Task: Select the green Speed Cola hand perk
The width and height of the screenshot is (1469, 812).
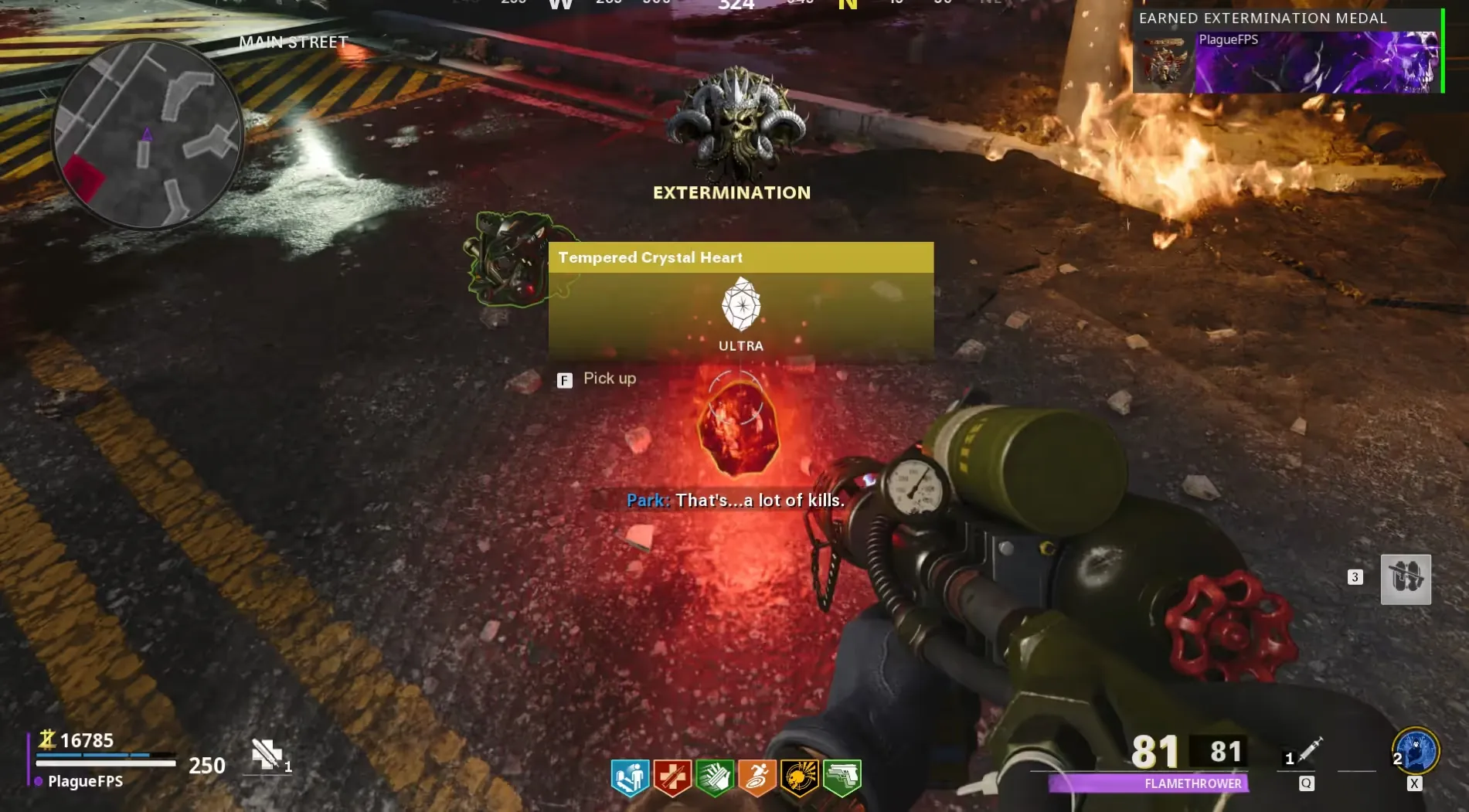Action: (715, 776)
